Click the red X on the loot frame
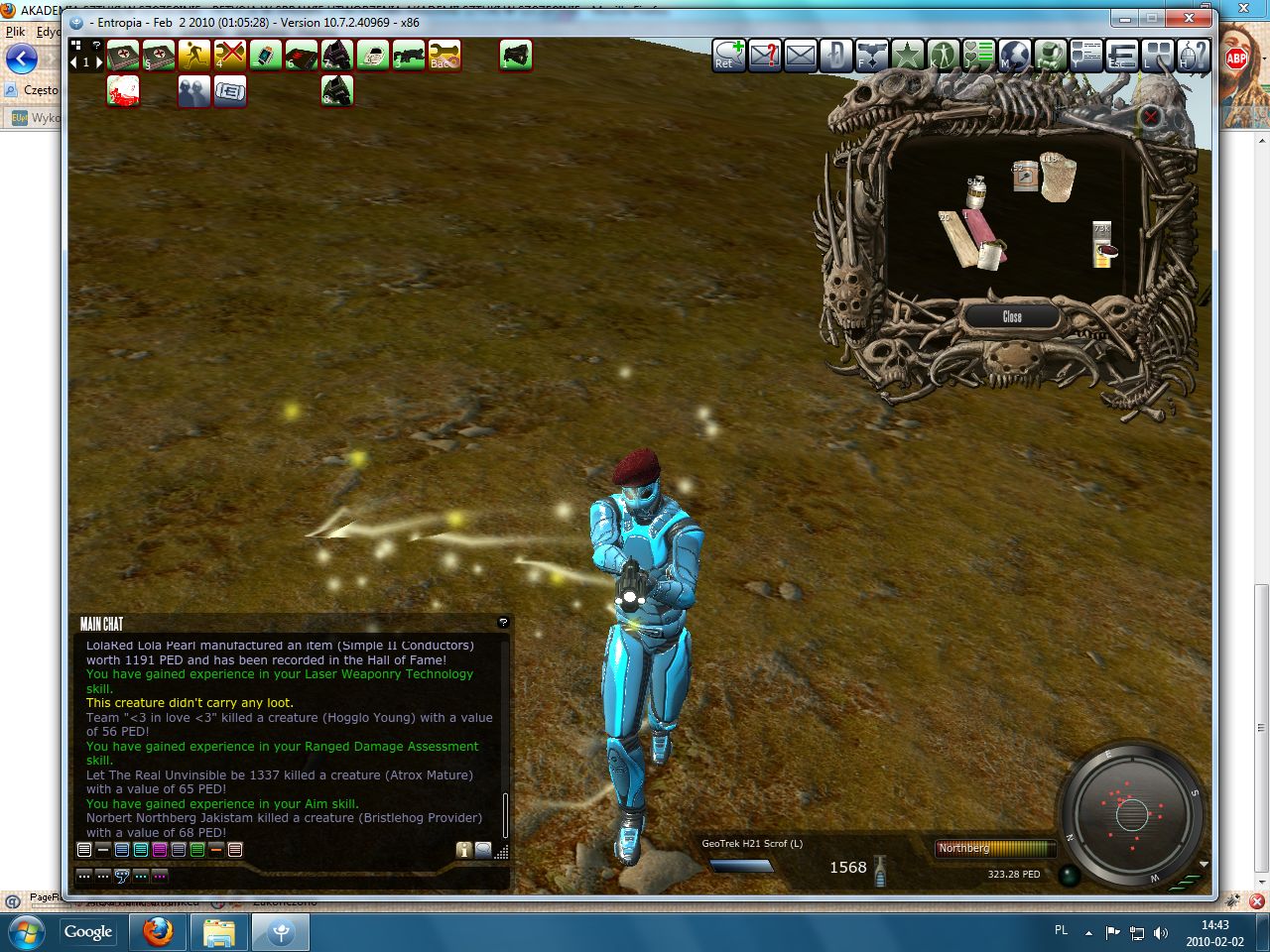 click(x=1151, y=117)
